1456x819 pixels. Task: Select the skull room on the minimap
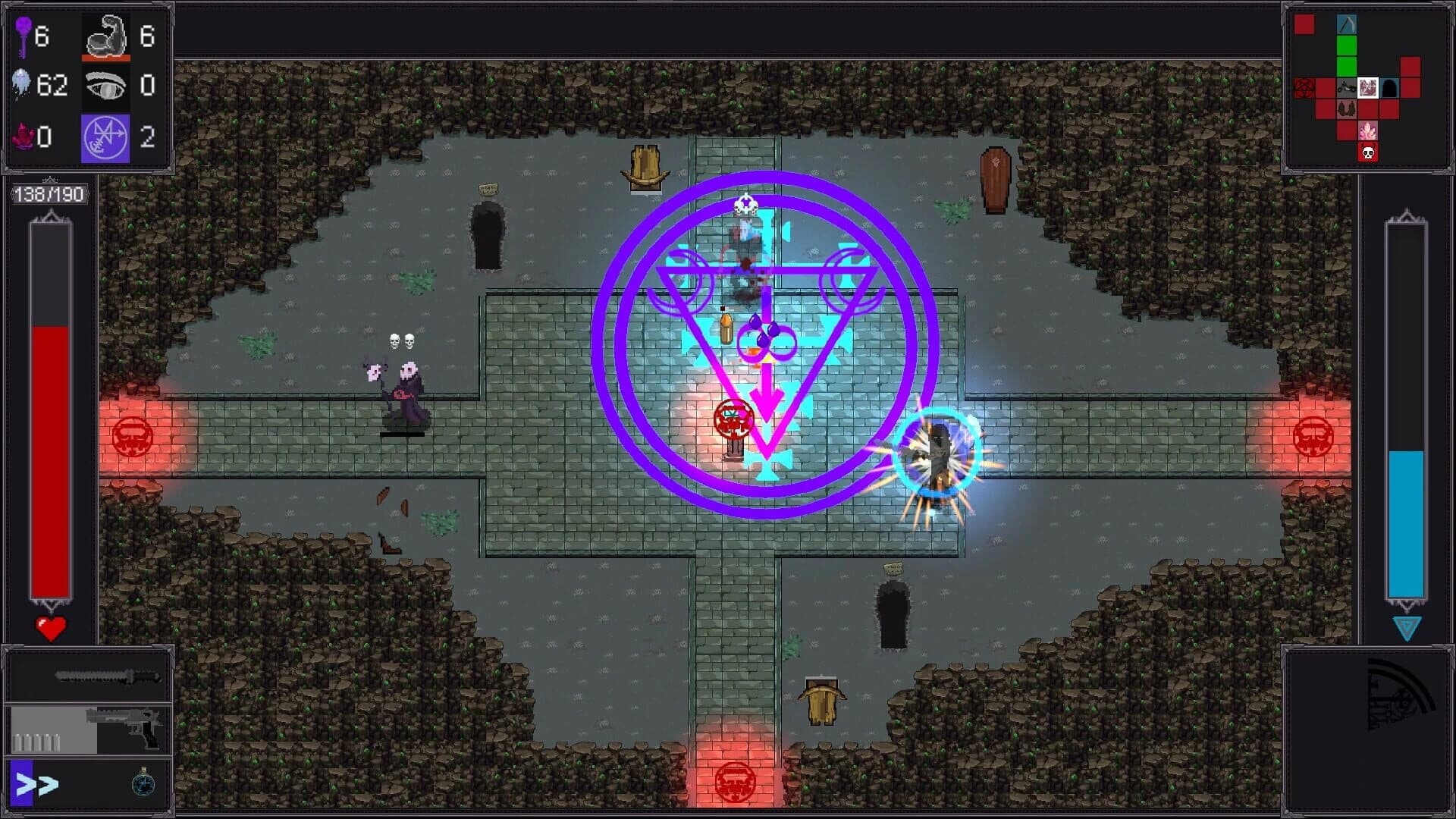coord(1368,151)
